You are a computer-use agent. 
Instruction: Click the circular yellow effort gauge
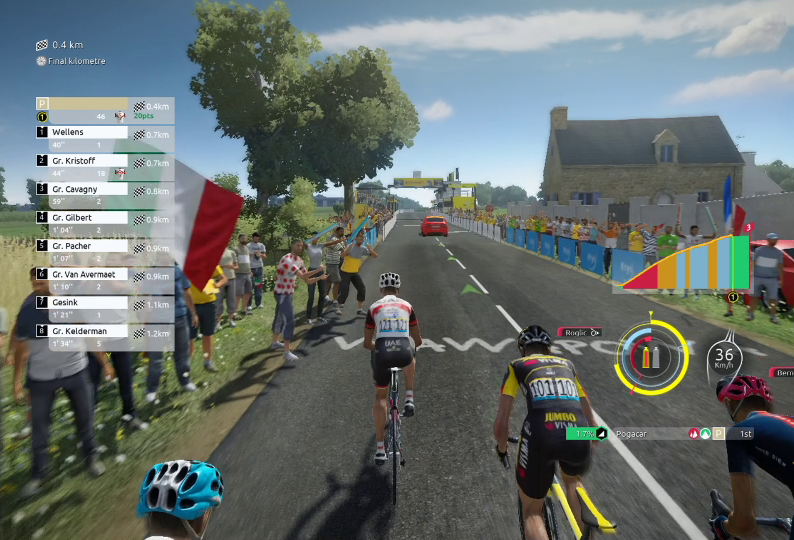point(651,356)
